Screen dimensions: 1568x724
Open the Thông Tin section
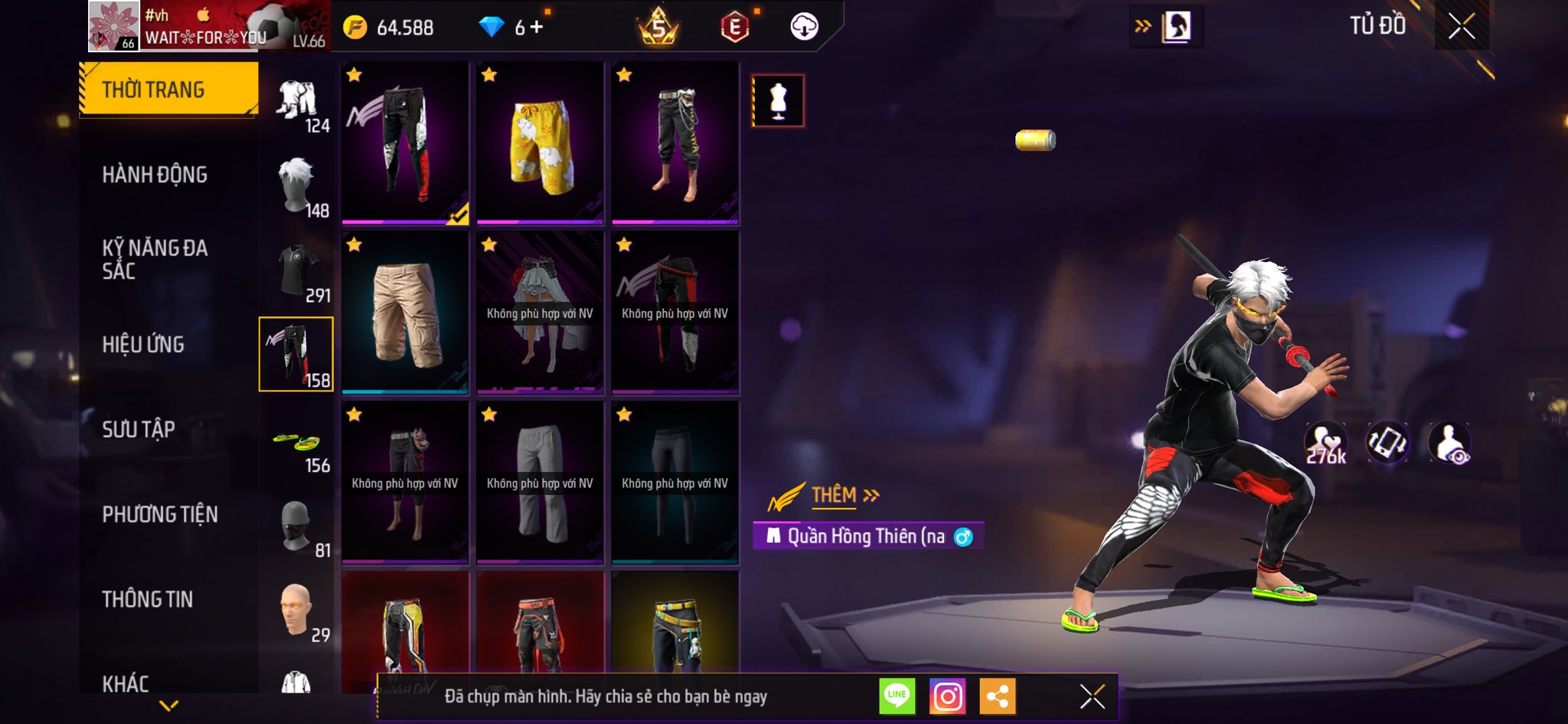(148, 599)
